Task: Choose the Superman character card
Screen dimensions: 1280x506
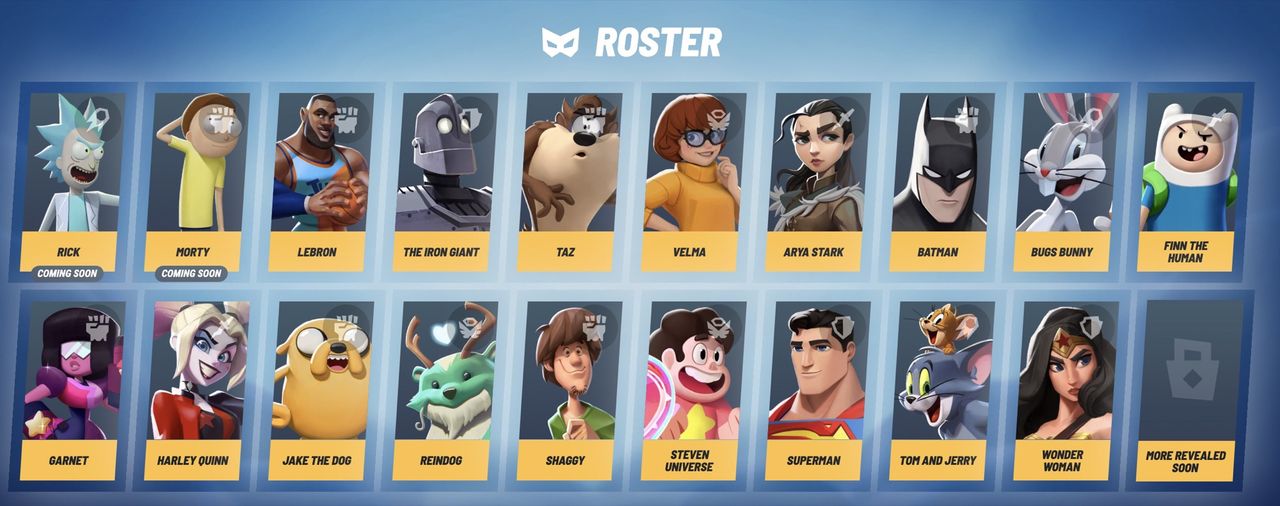Action: pyautogui.click(x=815, y=388)
